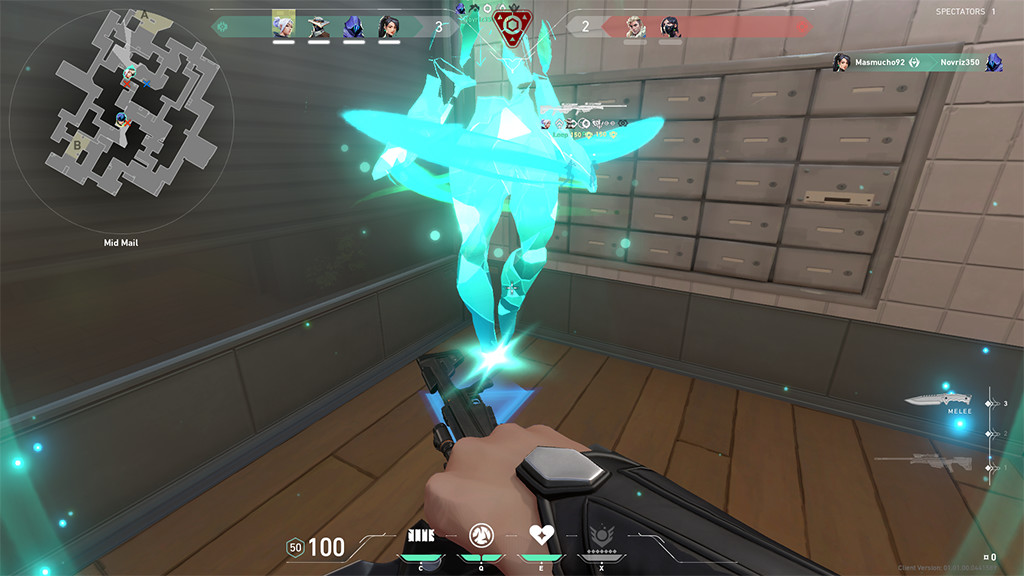
Task: Select the dark-haired enemy agent portrait
Action: [x=669, y=27]
